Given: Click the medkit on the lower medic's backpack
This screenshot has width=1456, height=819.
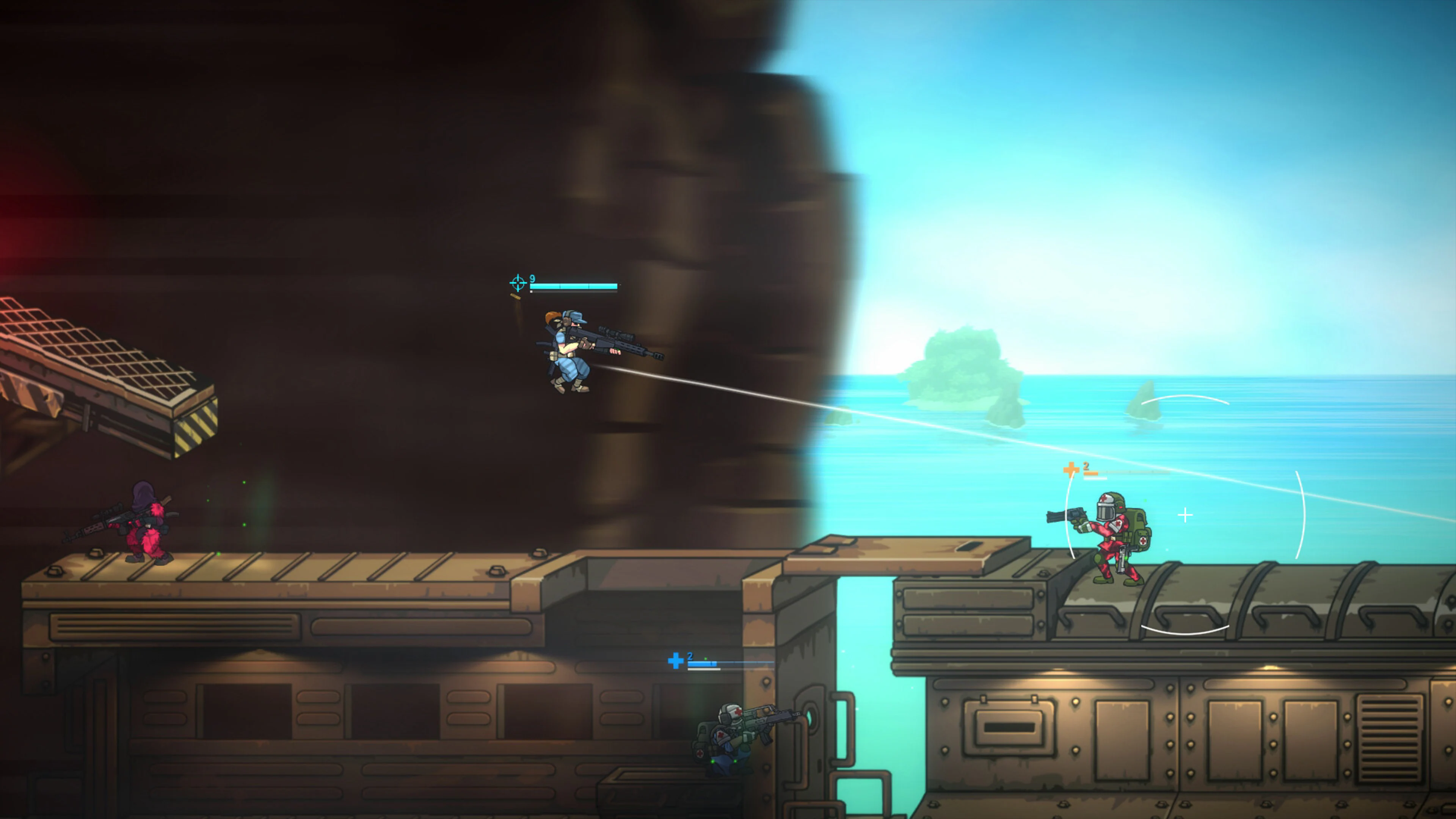Looking at the screenshot, I should tap(700, 753).
